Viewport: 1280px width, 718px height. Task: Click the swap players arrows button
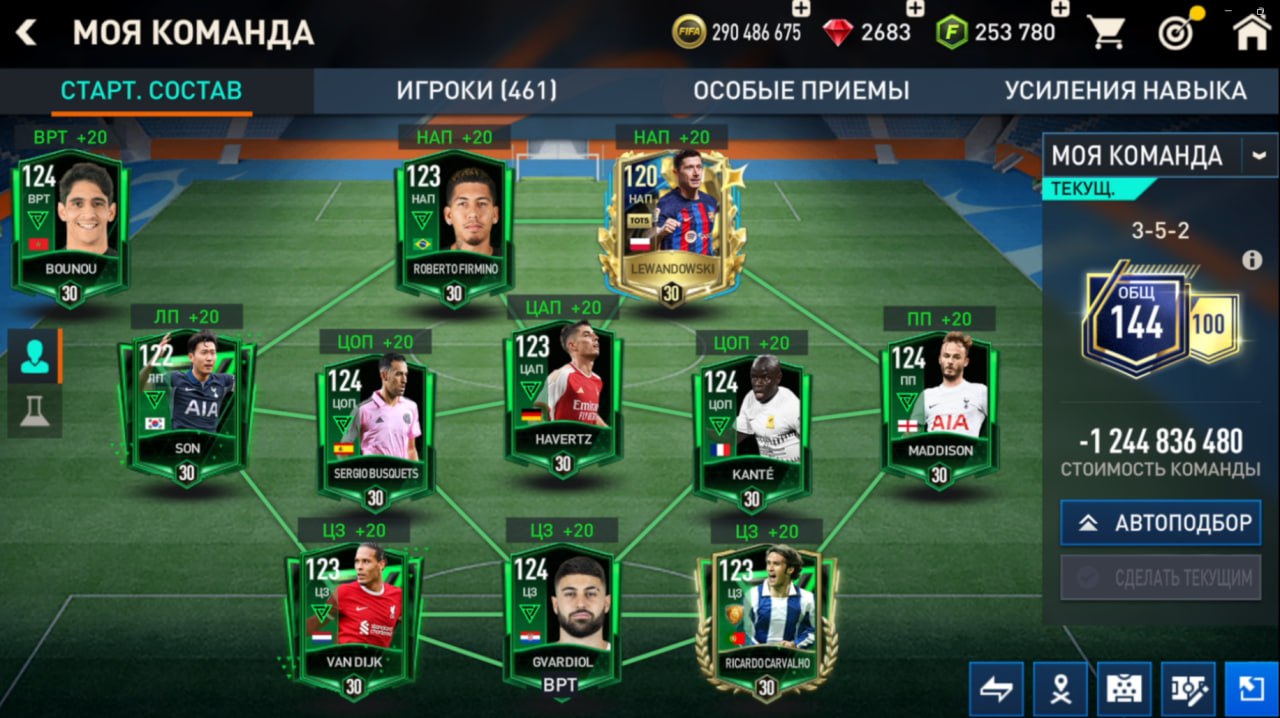pos(996,689)
